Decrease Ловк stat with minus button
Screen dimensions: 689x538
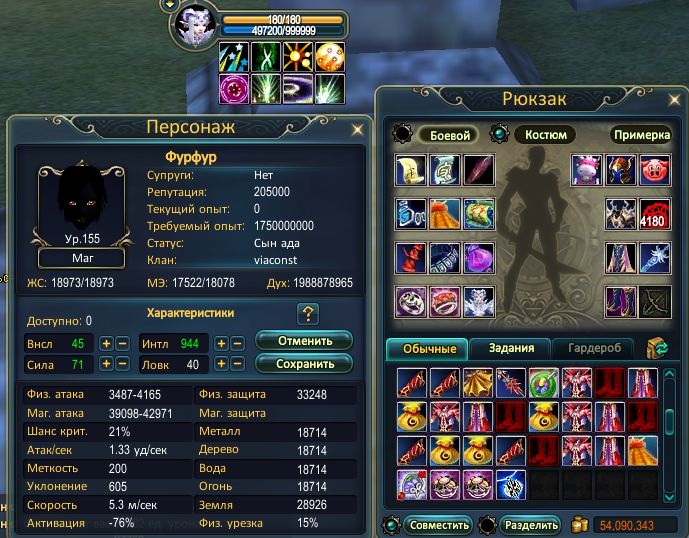pyautogui.click(x=239, y=365)
